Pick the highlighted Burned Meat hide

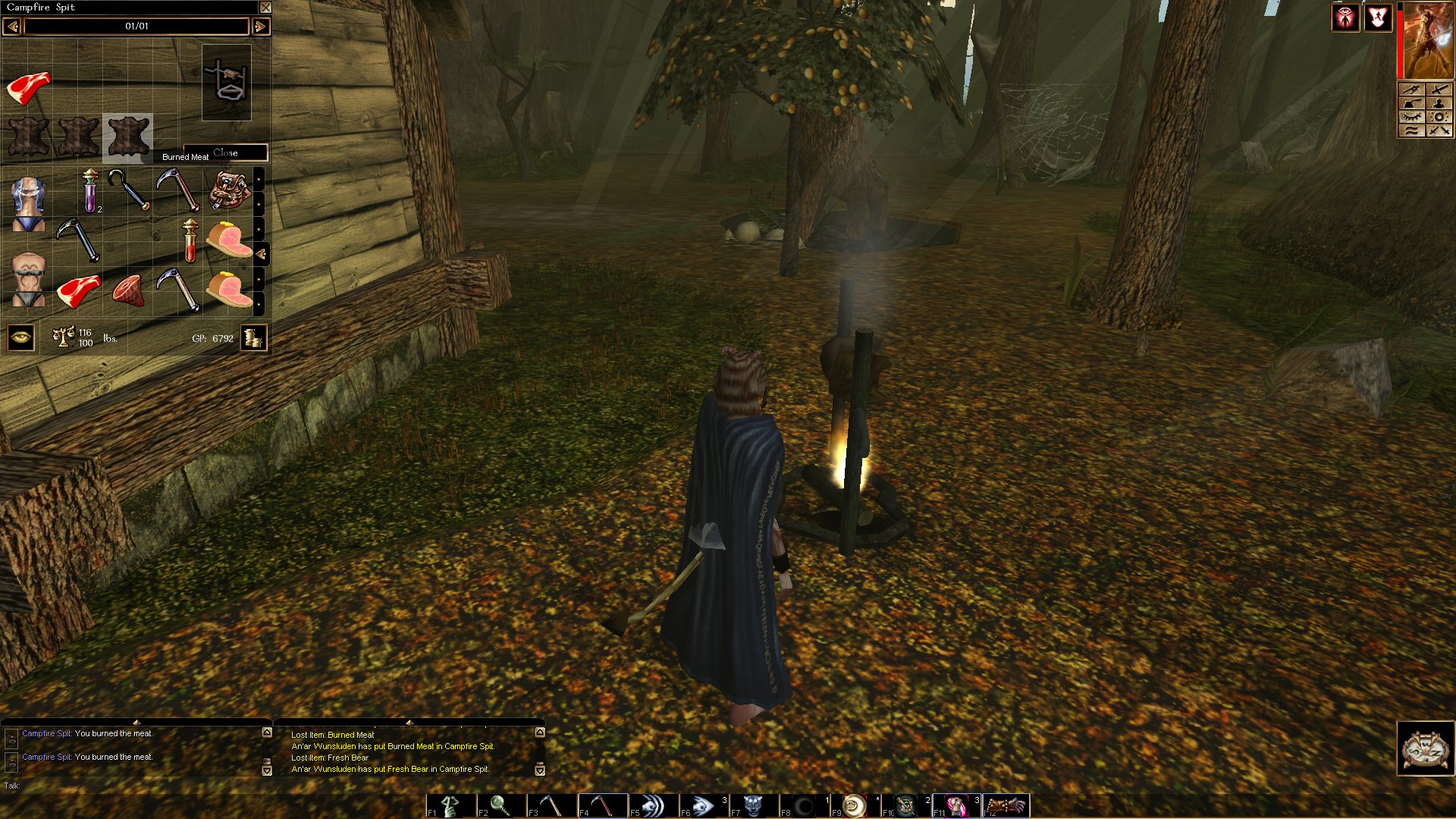pyautogui.click(x=128, y=137)
